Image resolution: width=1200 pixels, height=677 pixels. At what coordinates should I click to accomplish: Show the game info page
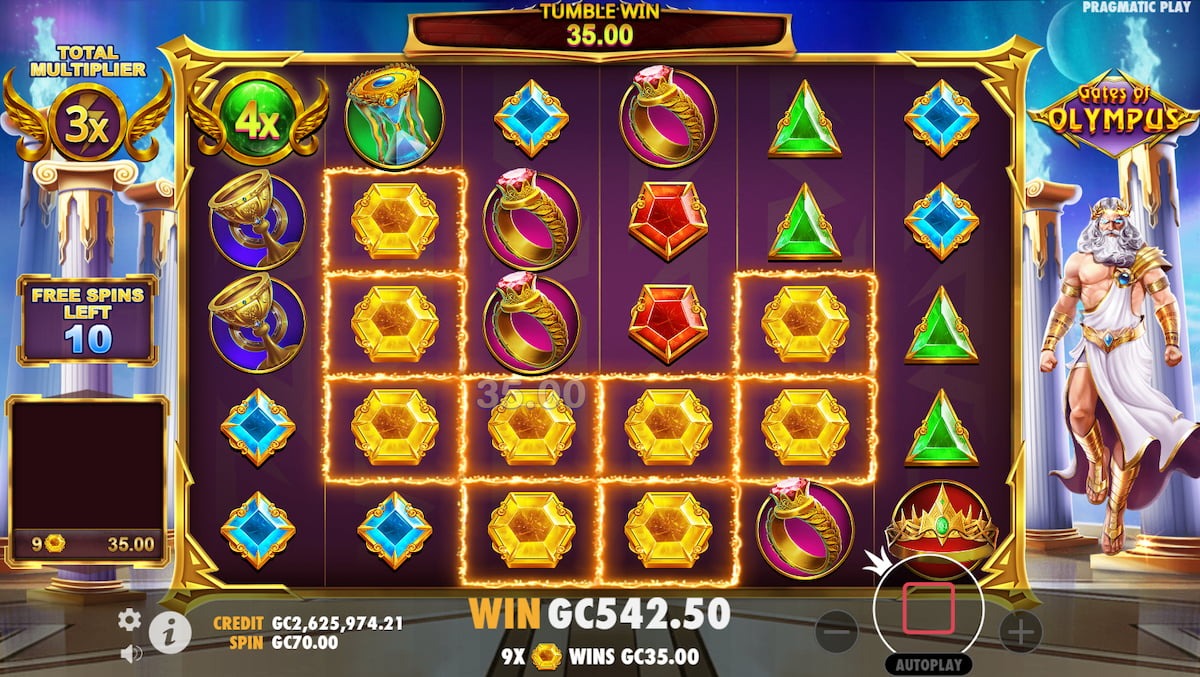click(x=171, y=632)
